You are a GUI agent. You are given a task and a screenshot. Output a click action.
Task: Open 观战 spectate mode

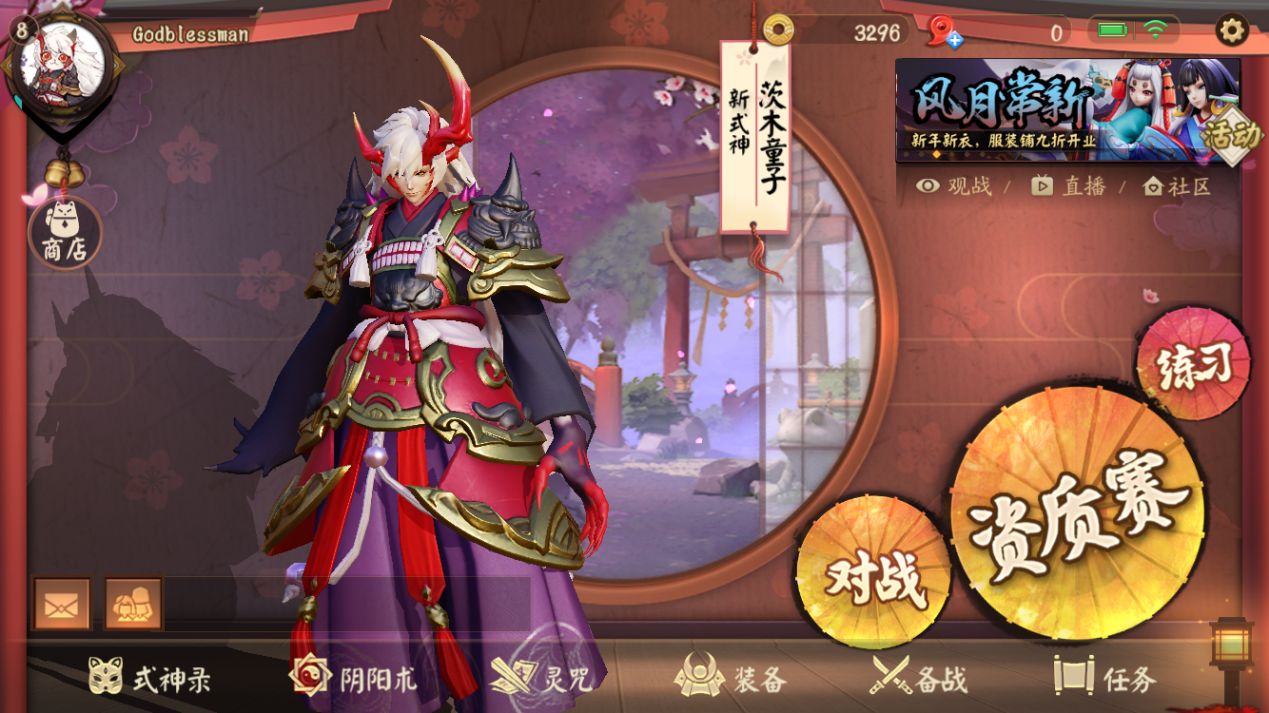coord(954,186)
